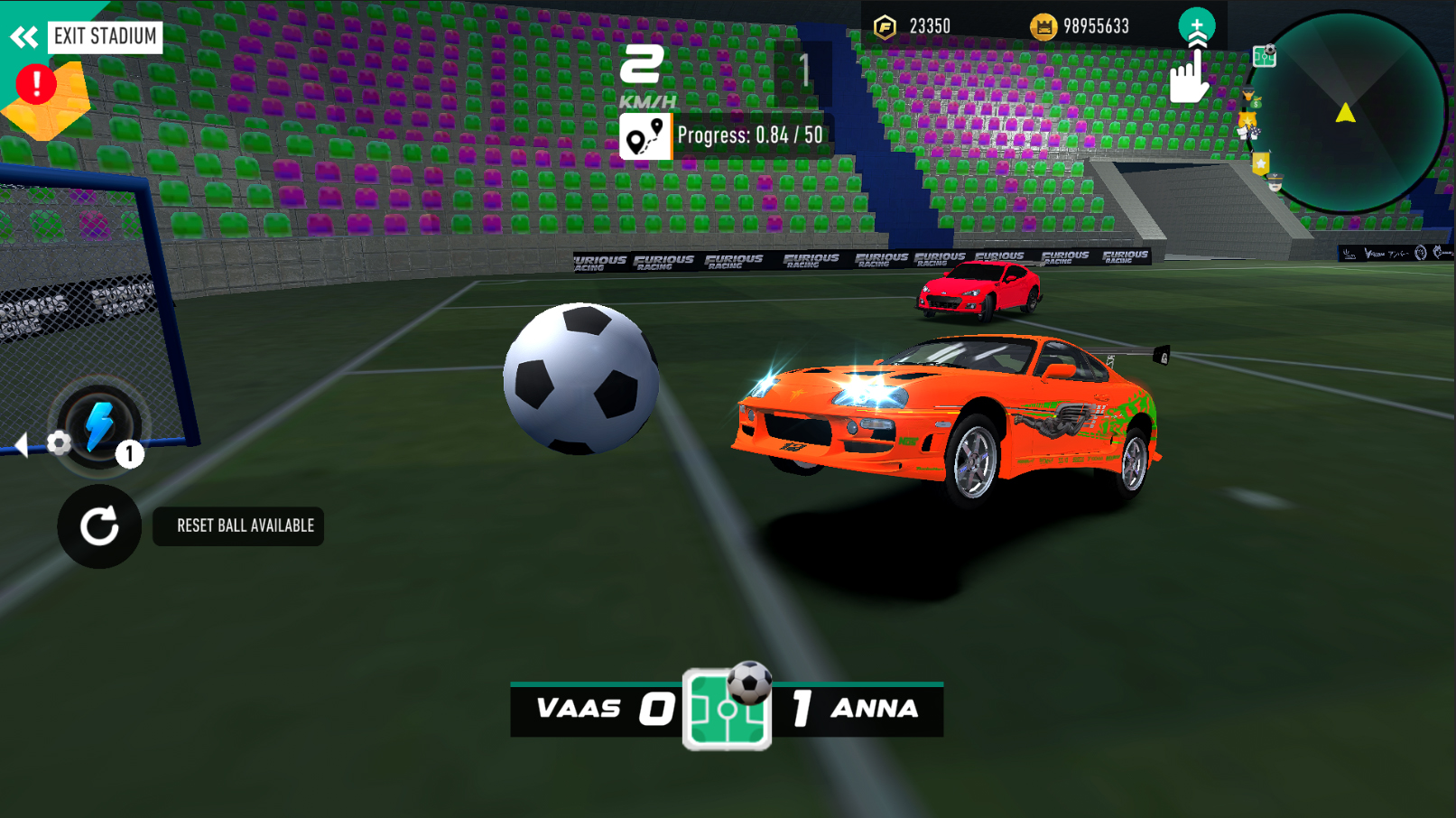Image resolution: width=1456 pixels, height=818 pixels.
Task: Select the gold crown coin icon
Action: [x=1044, y=24]
